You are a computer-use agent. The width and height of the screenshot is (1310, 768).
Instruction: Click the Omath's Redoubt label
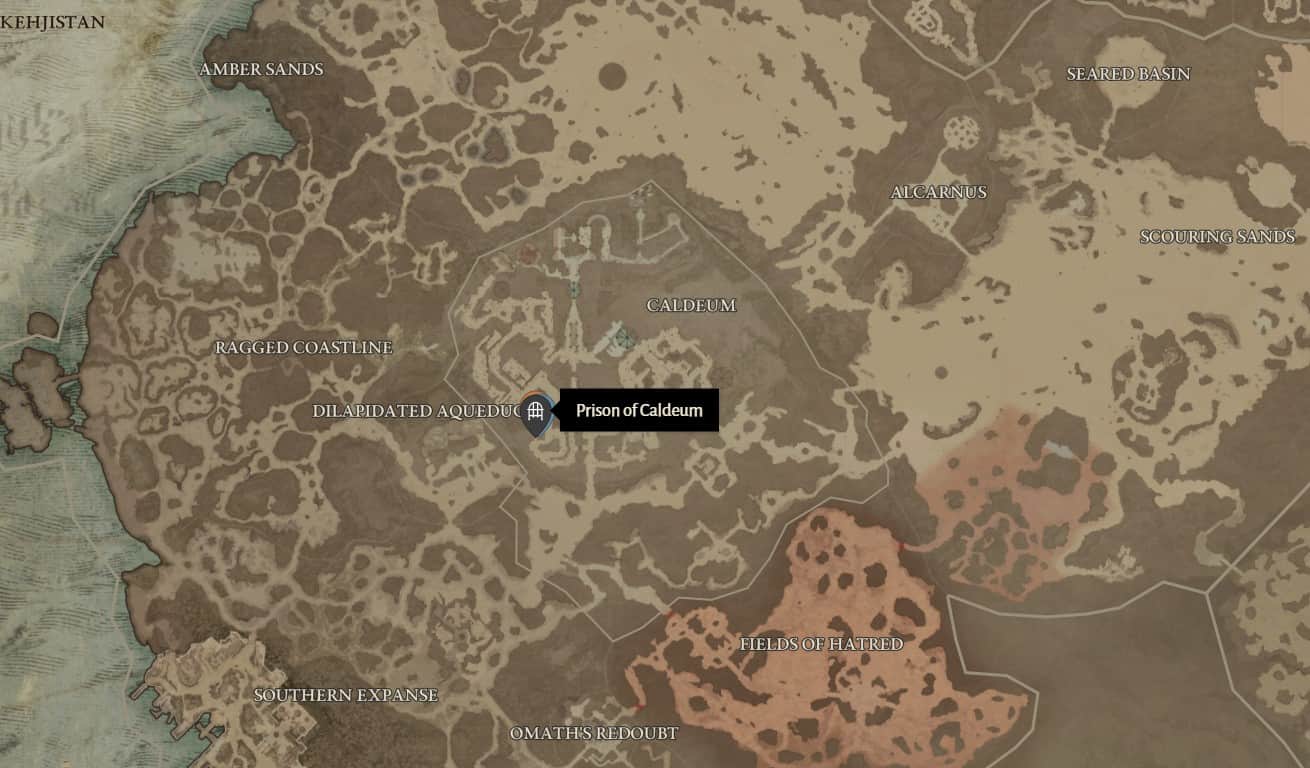pos(596,733)
